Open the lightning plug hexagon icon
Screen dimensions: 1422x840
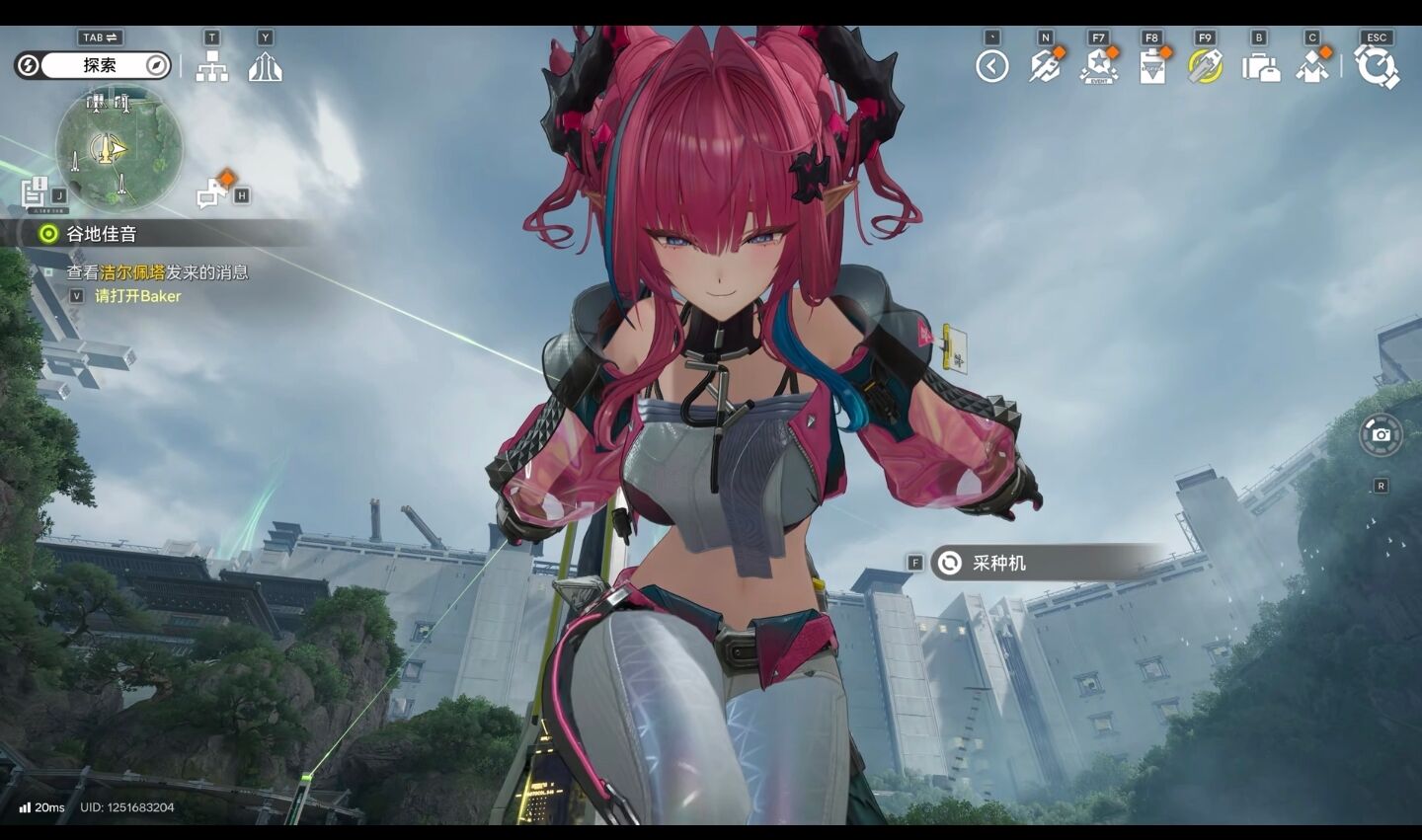(x=1045, y=66)
